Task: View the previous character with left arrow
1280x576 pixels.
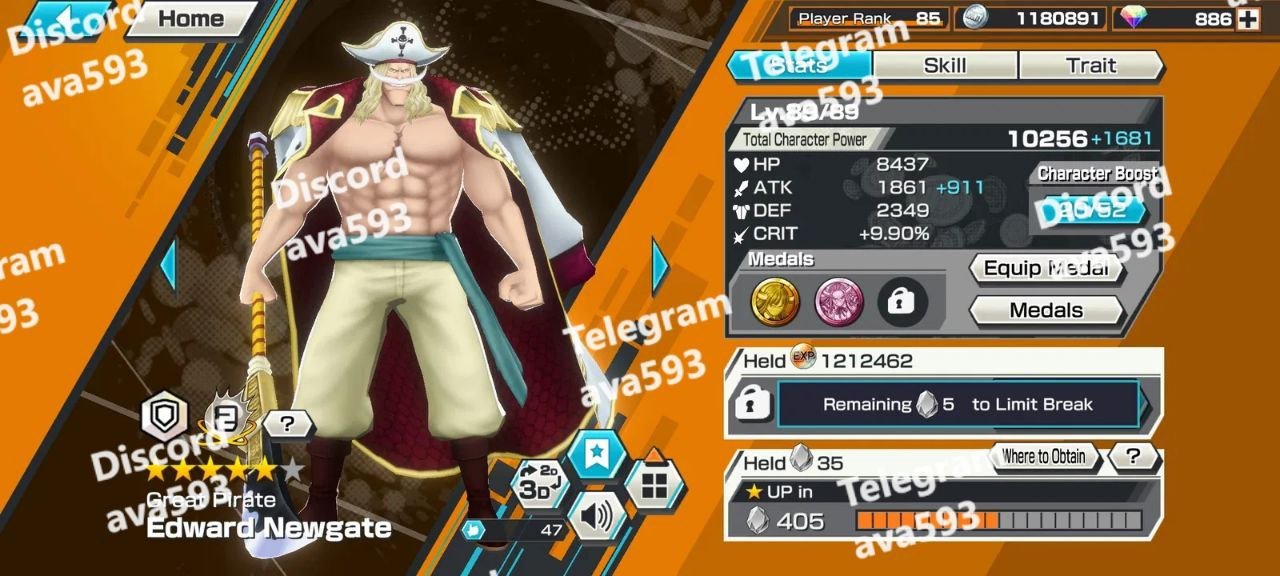Action: 167,266
